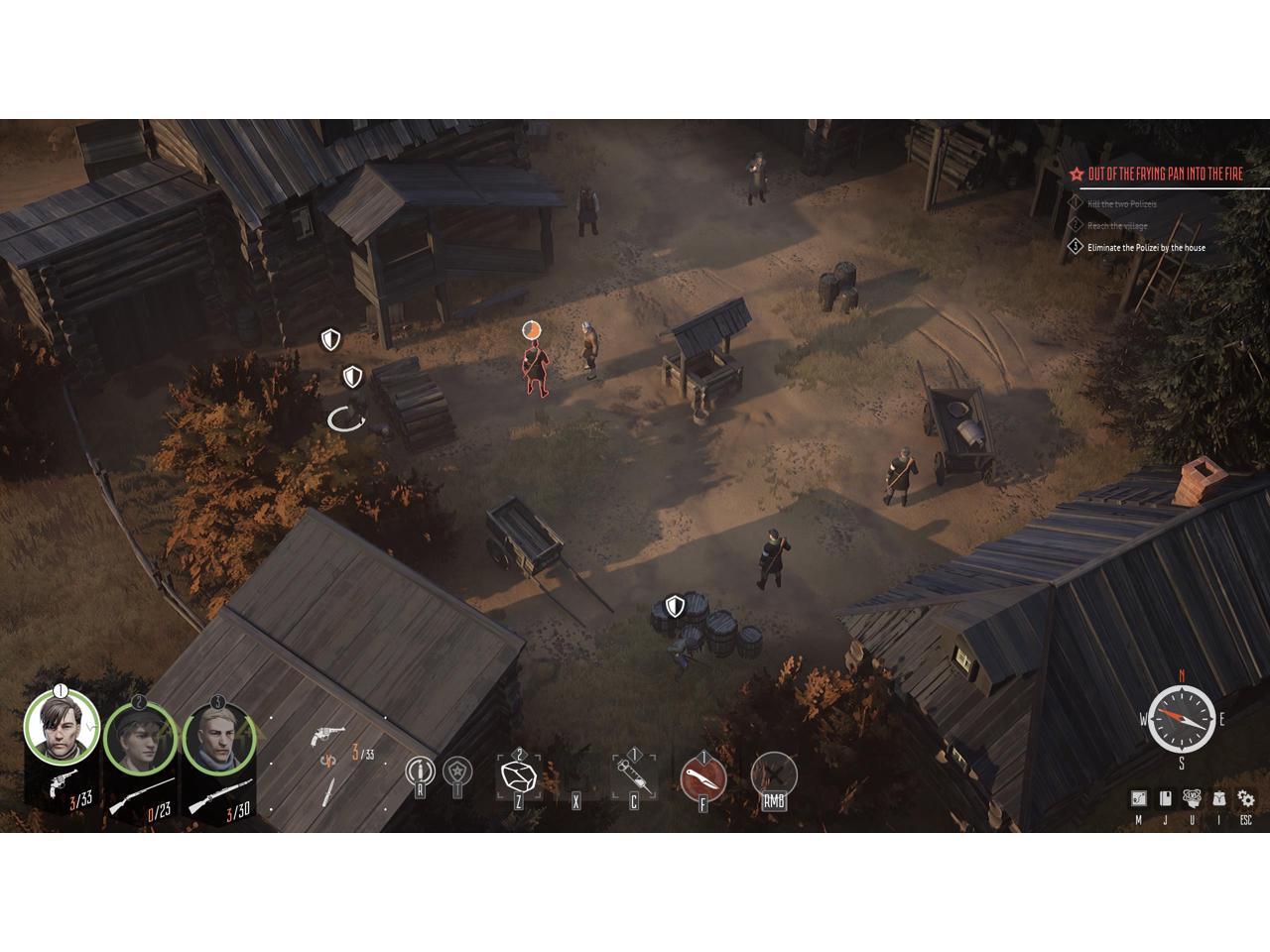Open the 'Out of the Frying Pan' quest tracker
The image size is (1270, 952).
pos(1164,175)
